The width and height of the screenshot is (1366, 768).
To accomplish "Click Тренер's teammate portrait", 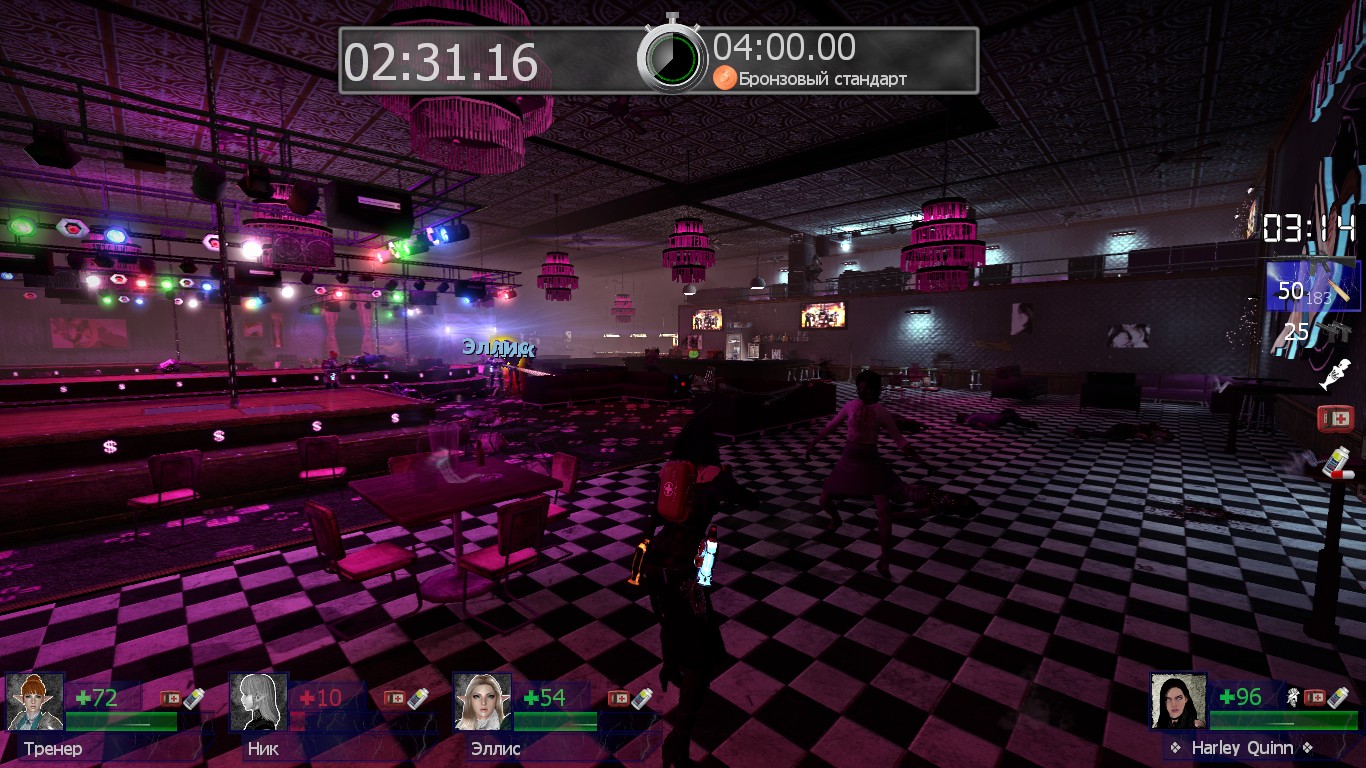I will click(35, 701).
